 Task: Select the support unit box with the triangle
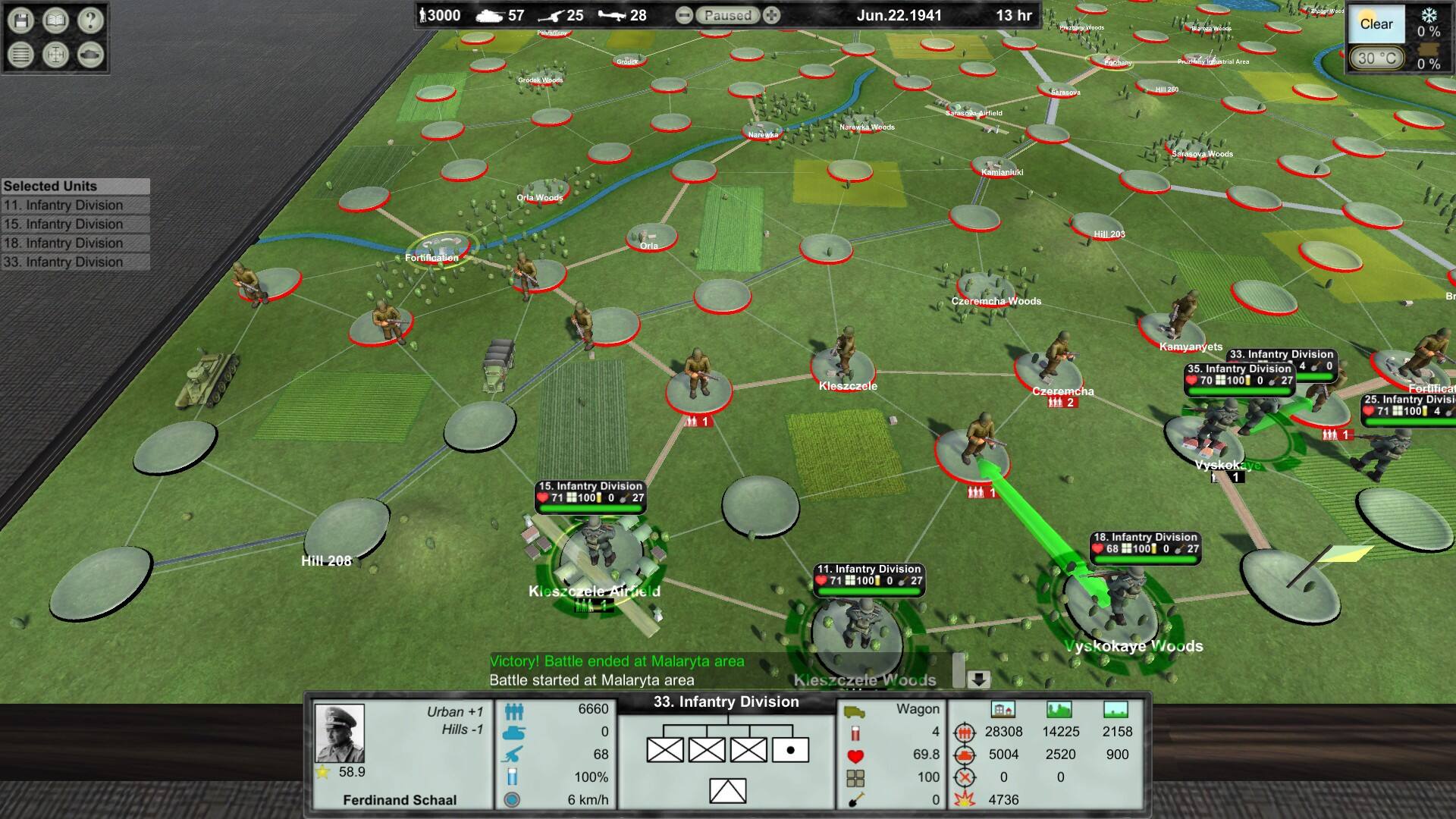pyautogui.click(x=727, y=791)
